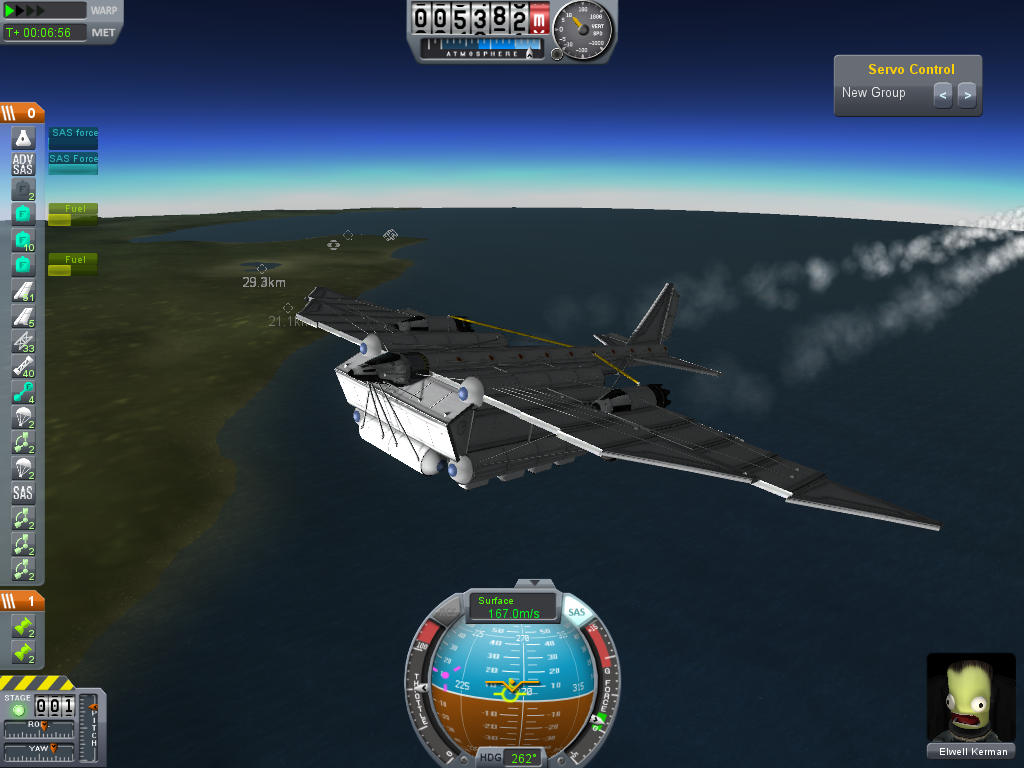
Task: Click the Servo Control next group arrow
Action: [x=967, y=95]
